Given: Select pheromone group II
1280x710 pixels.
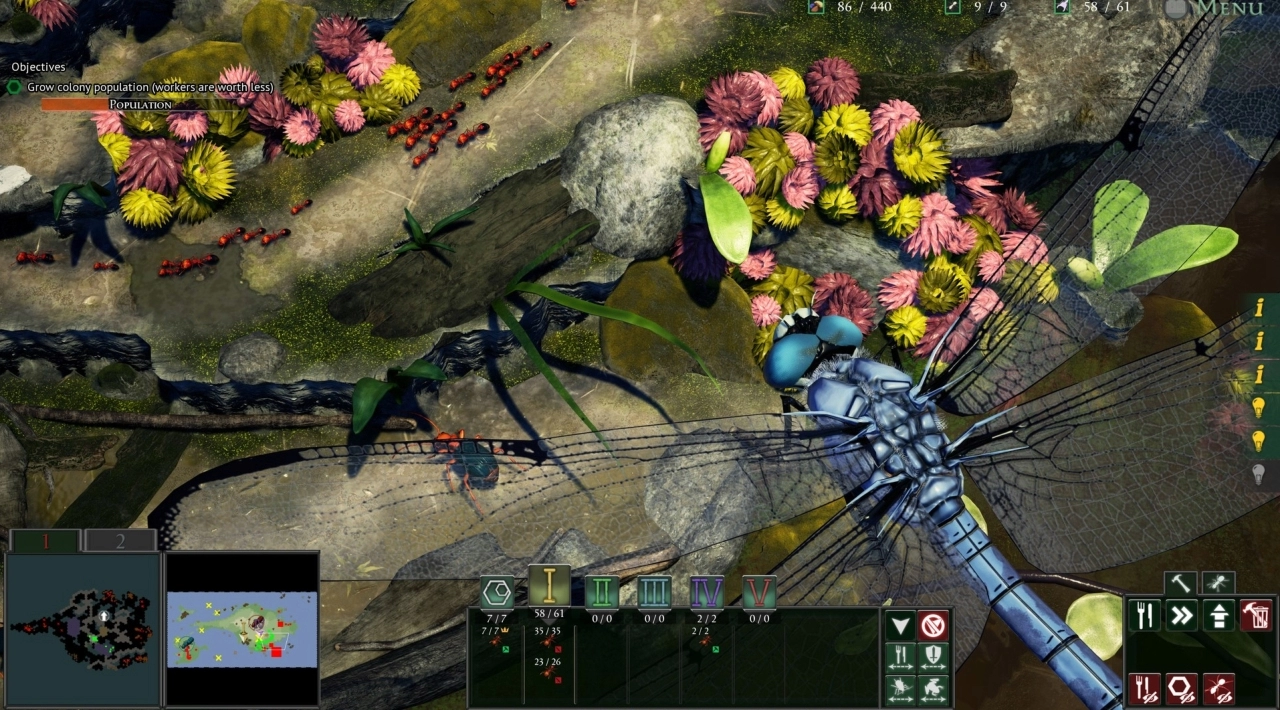Looking at the screenshot, I should (601, 593).
